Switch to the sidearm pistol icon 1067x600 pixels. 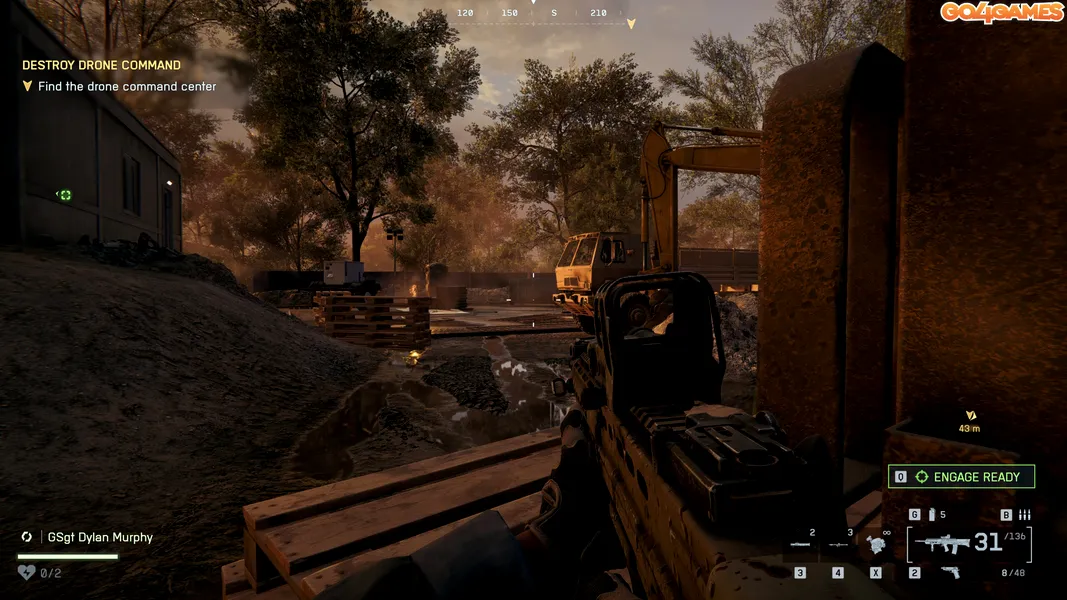(x=950, y=572)
